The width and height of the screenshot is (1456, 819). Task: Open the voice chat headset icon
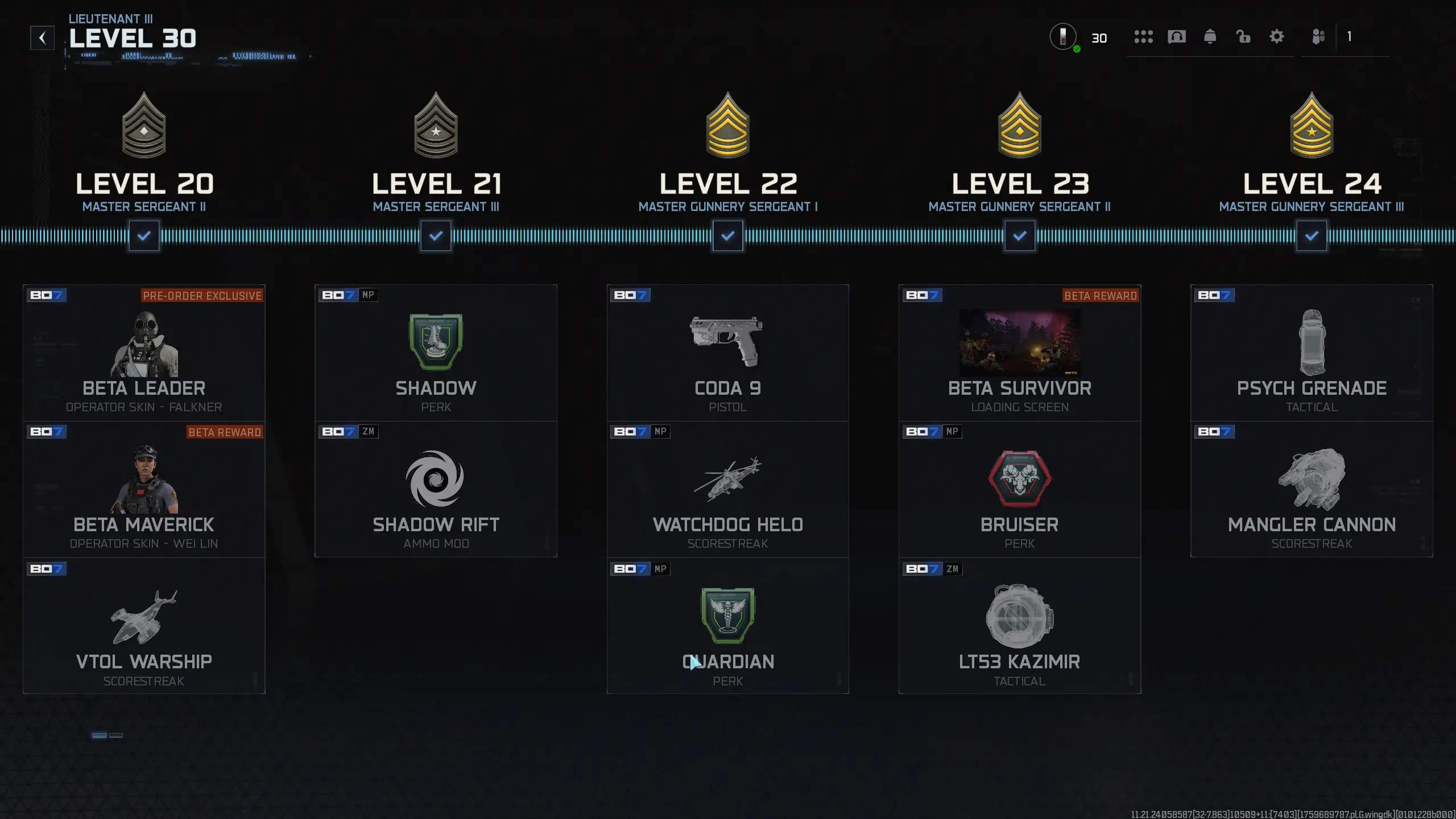pyautogui.click(x=1177, y=37)
